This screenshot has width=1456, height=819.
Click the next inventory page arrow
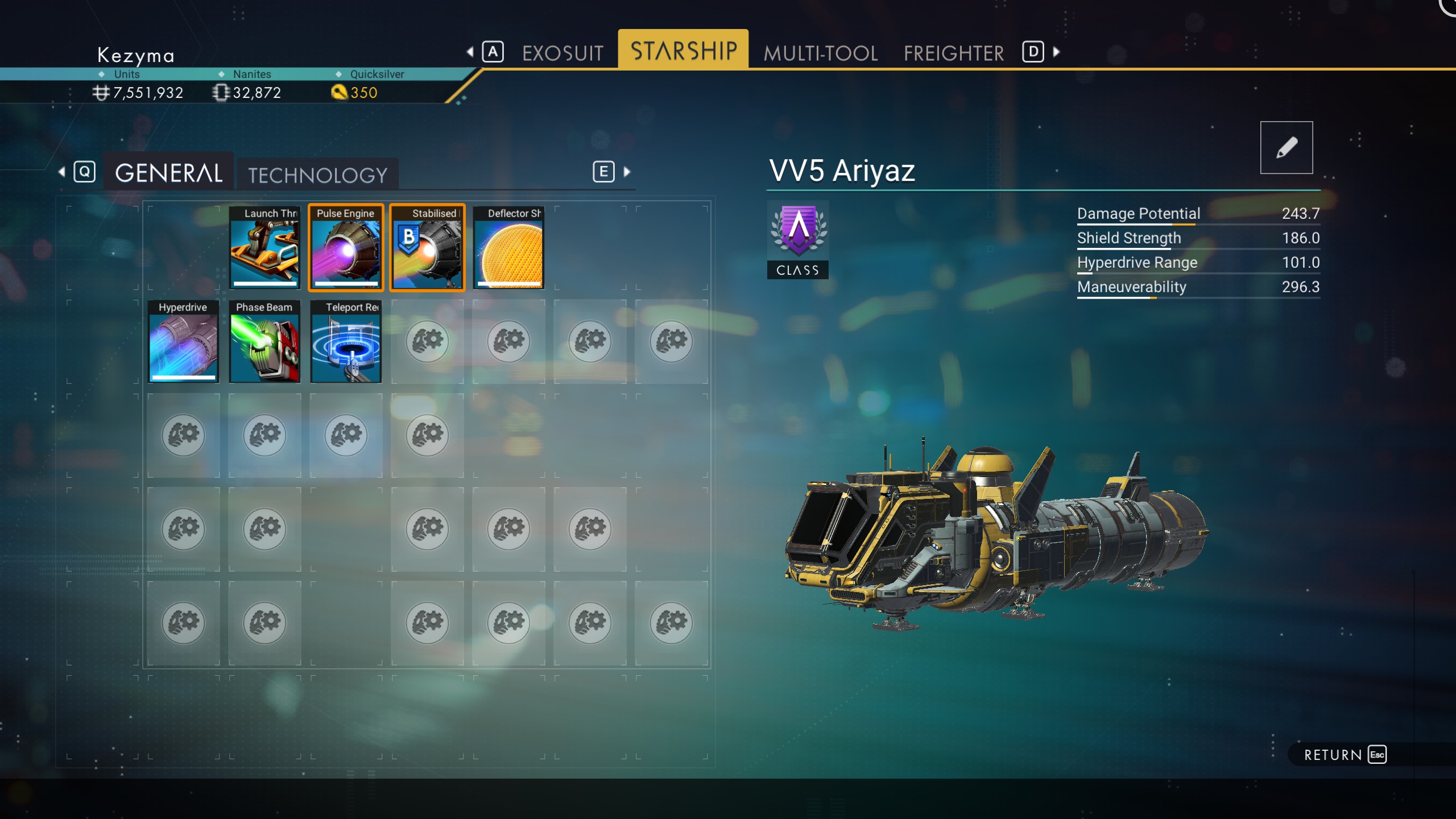click(x=627, y=172)
